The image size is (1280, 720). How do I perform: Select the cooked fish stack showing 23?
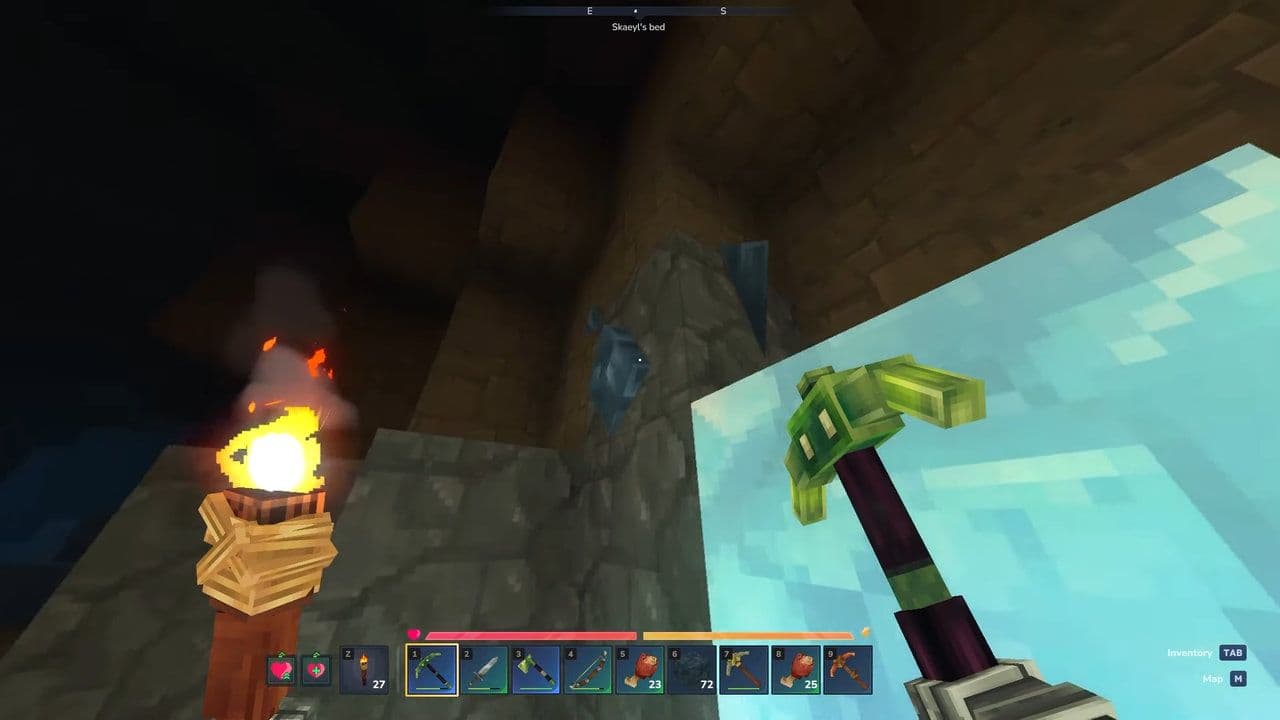639,671
